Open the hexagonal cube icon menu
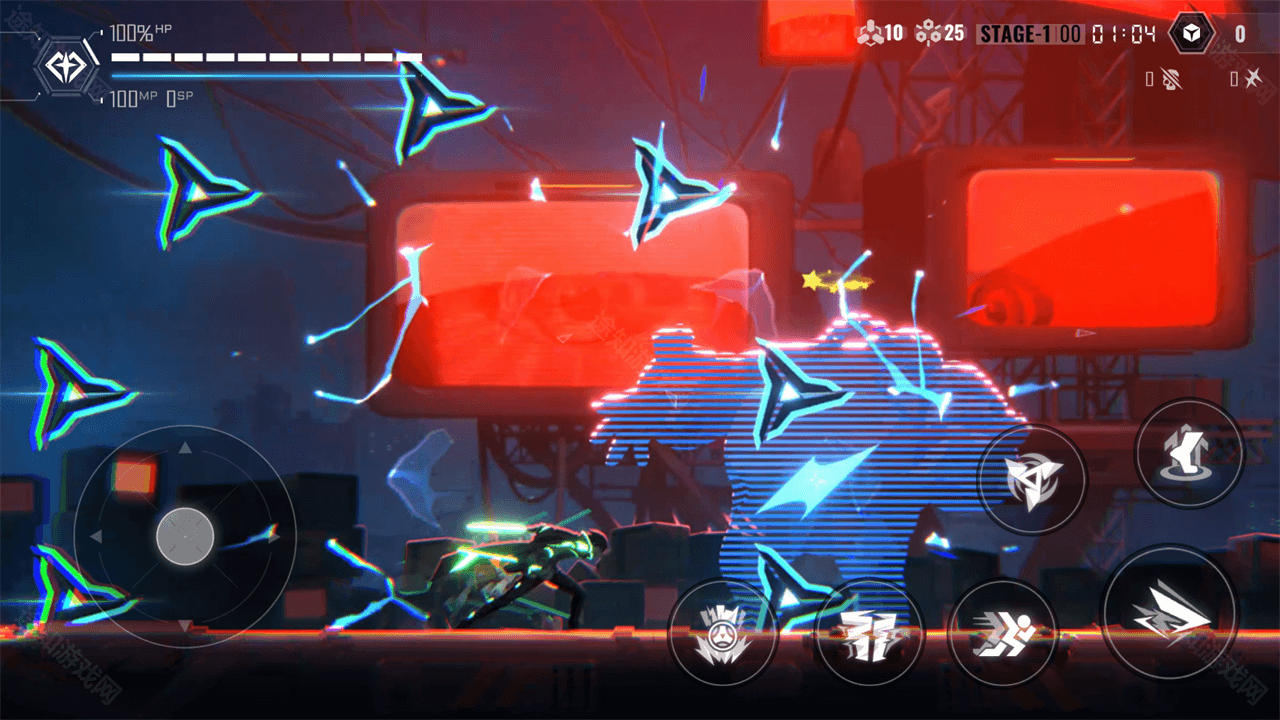This screenshot has width=1280, height=720. pyautogui.click(x=1191, y=34)
